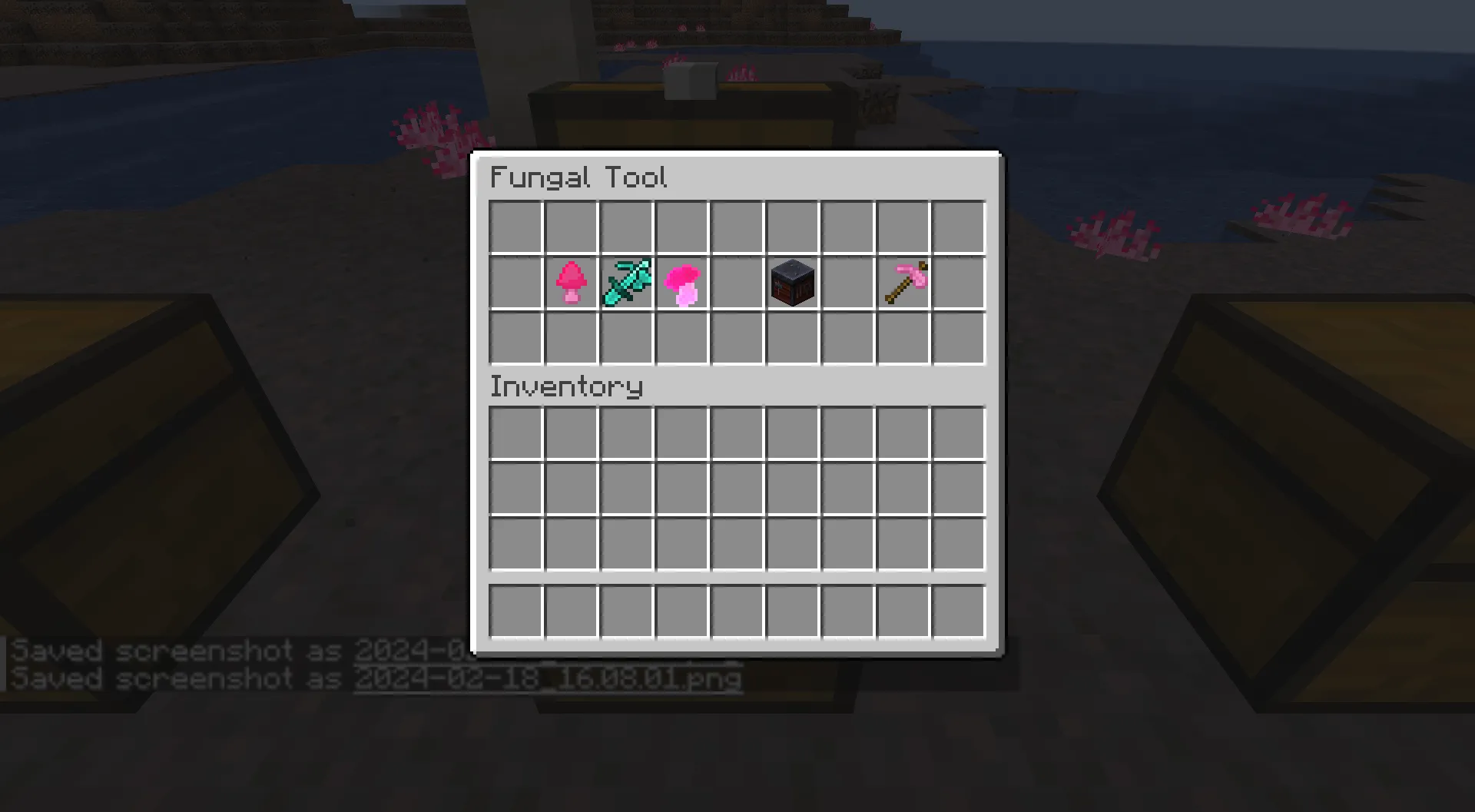Click the center slot of the Inventory grid
The image size is (1475, 812).
[737, 488]
